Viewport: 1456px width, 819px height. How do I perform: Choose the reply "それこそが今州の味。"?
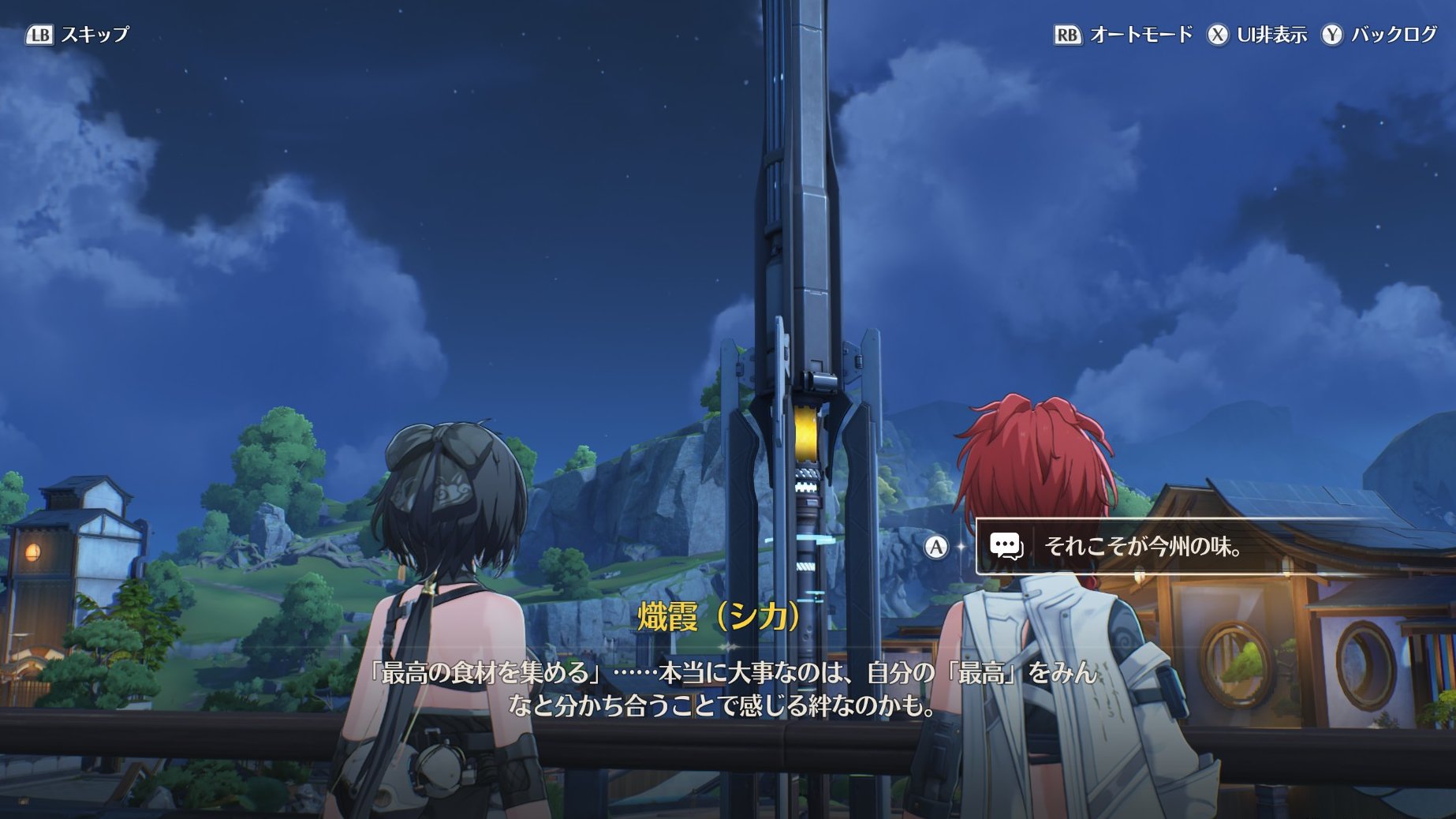pos(1142,546)
